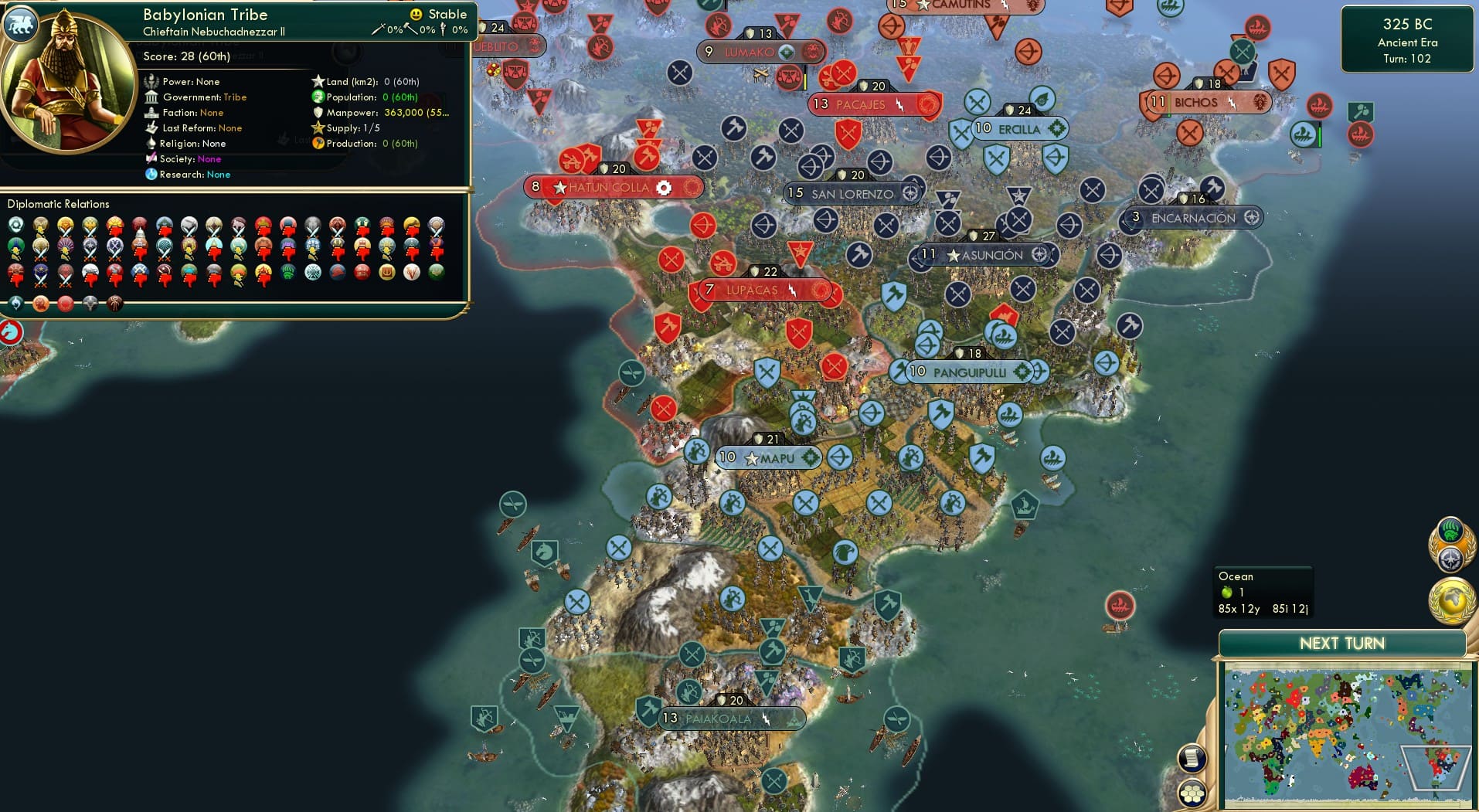Open strategic view via the golden globe medallion
Viewport: 1479px width, 812px height.
click(x=1451, y=603)
